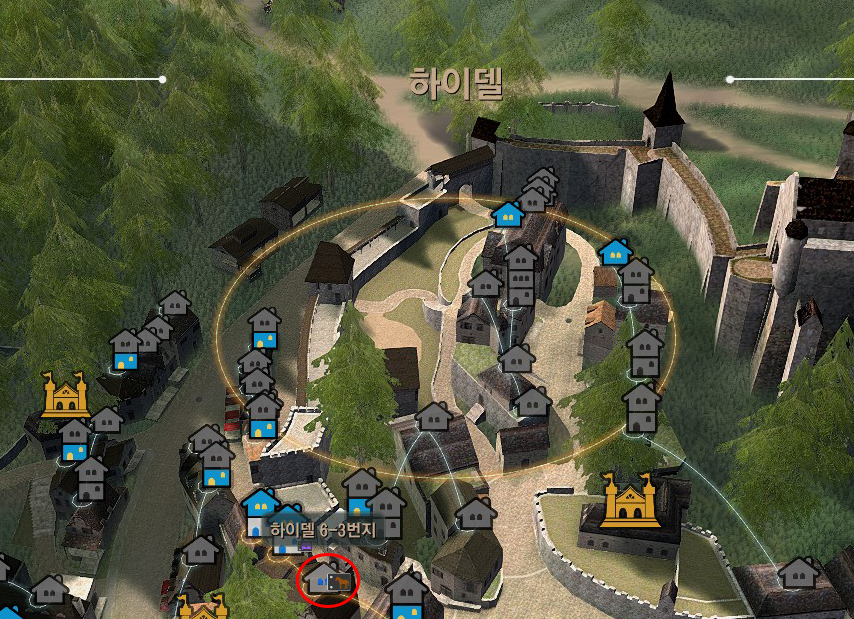
Task: Select the house icon with the horse symbol
Action: pos(328,580)
